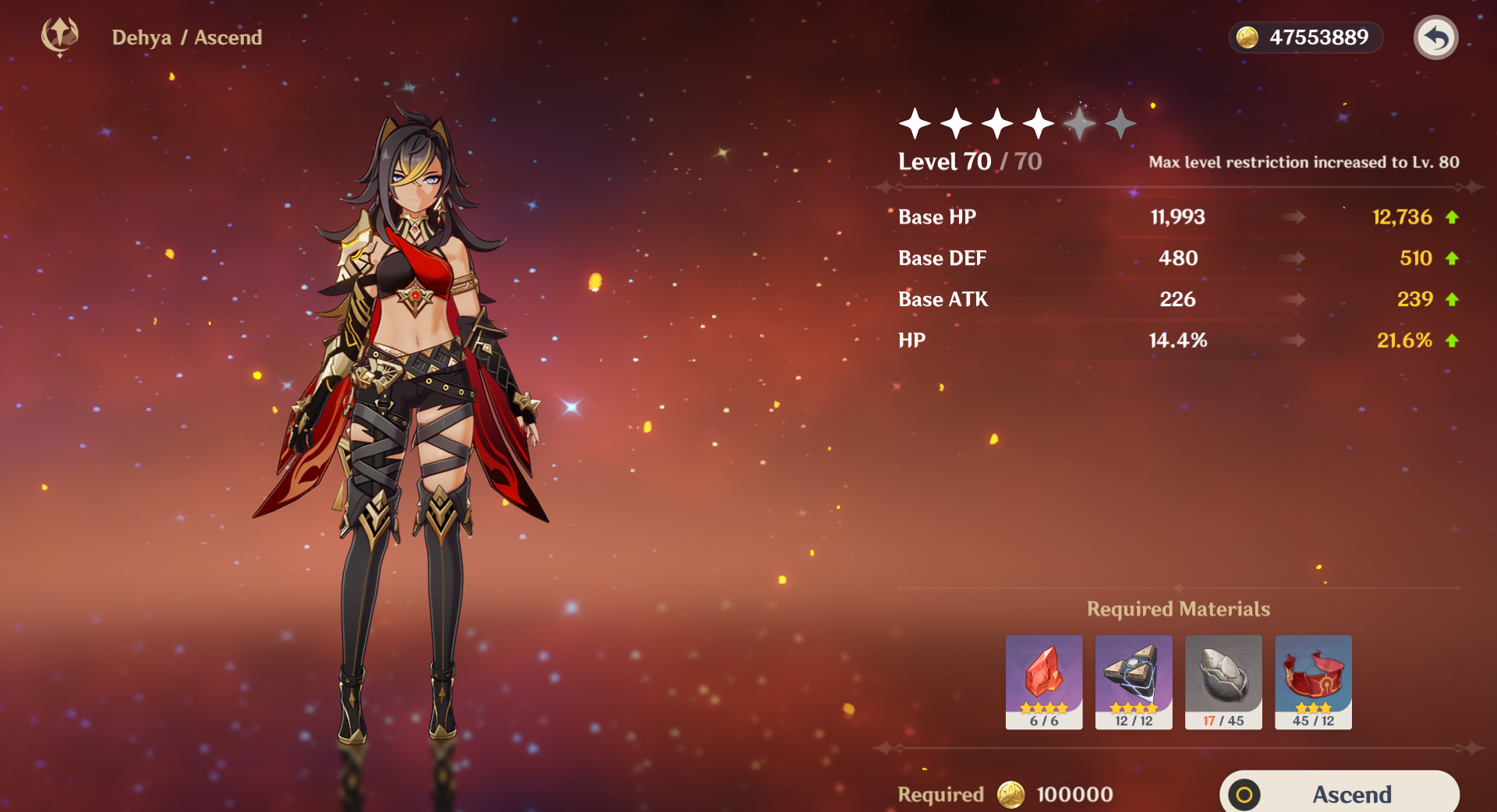Open the triangular mechanism boss material slot
Screen dimensions: 1497x812
click(x=1133, y=681)
